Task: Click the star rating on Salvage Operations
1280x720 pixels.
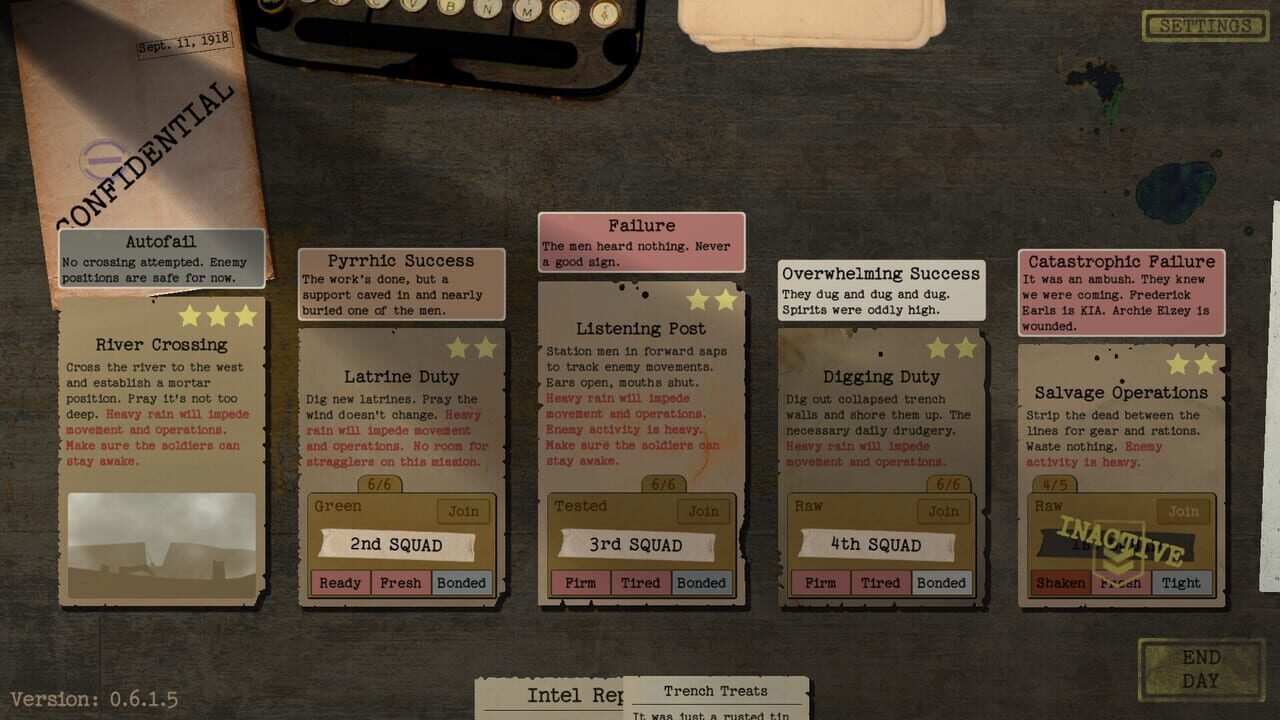Action: click(x=1193, y=363)
